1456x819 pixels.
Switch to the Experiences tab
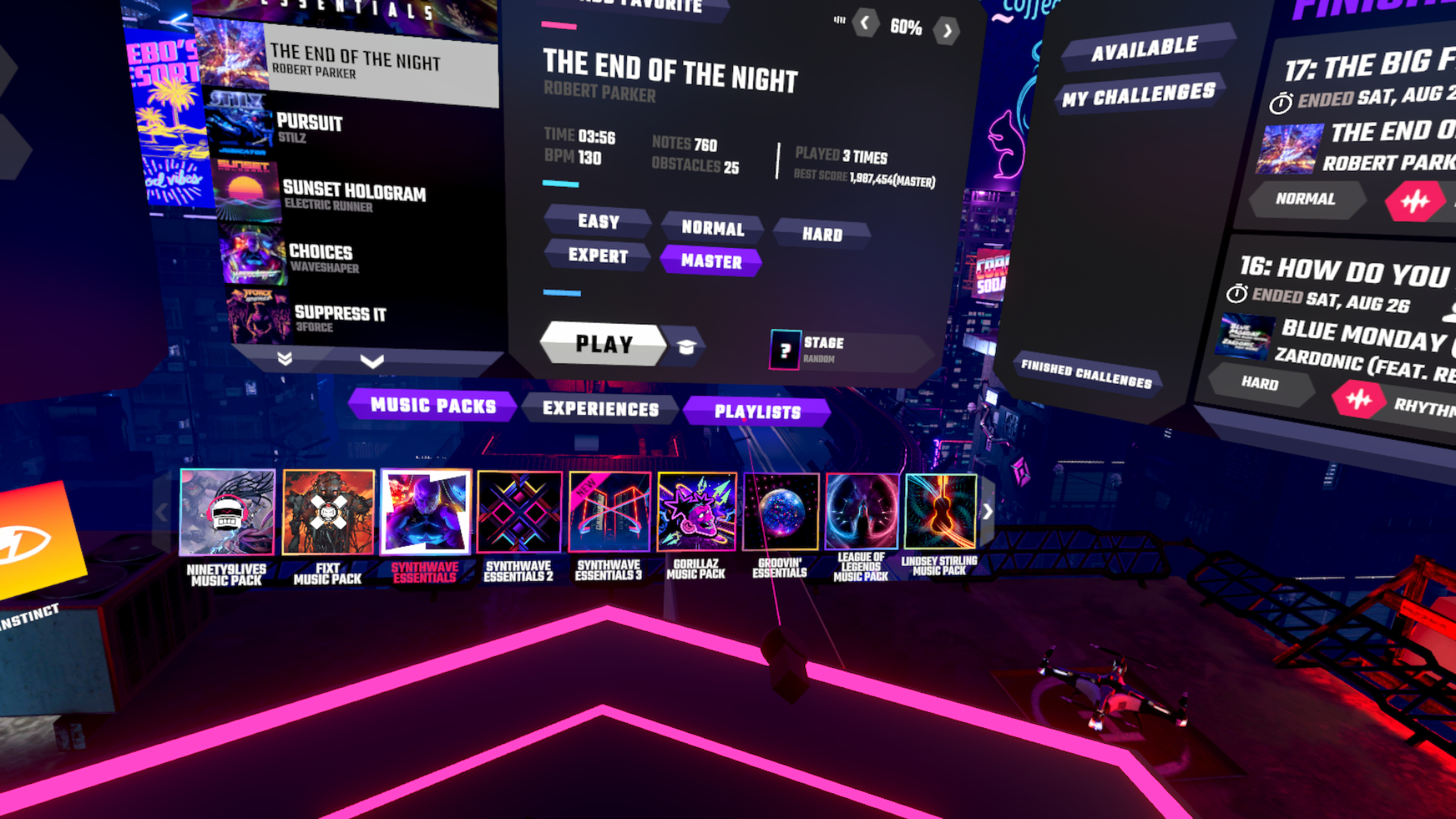(601, 408)
